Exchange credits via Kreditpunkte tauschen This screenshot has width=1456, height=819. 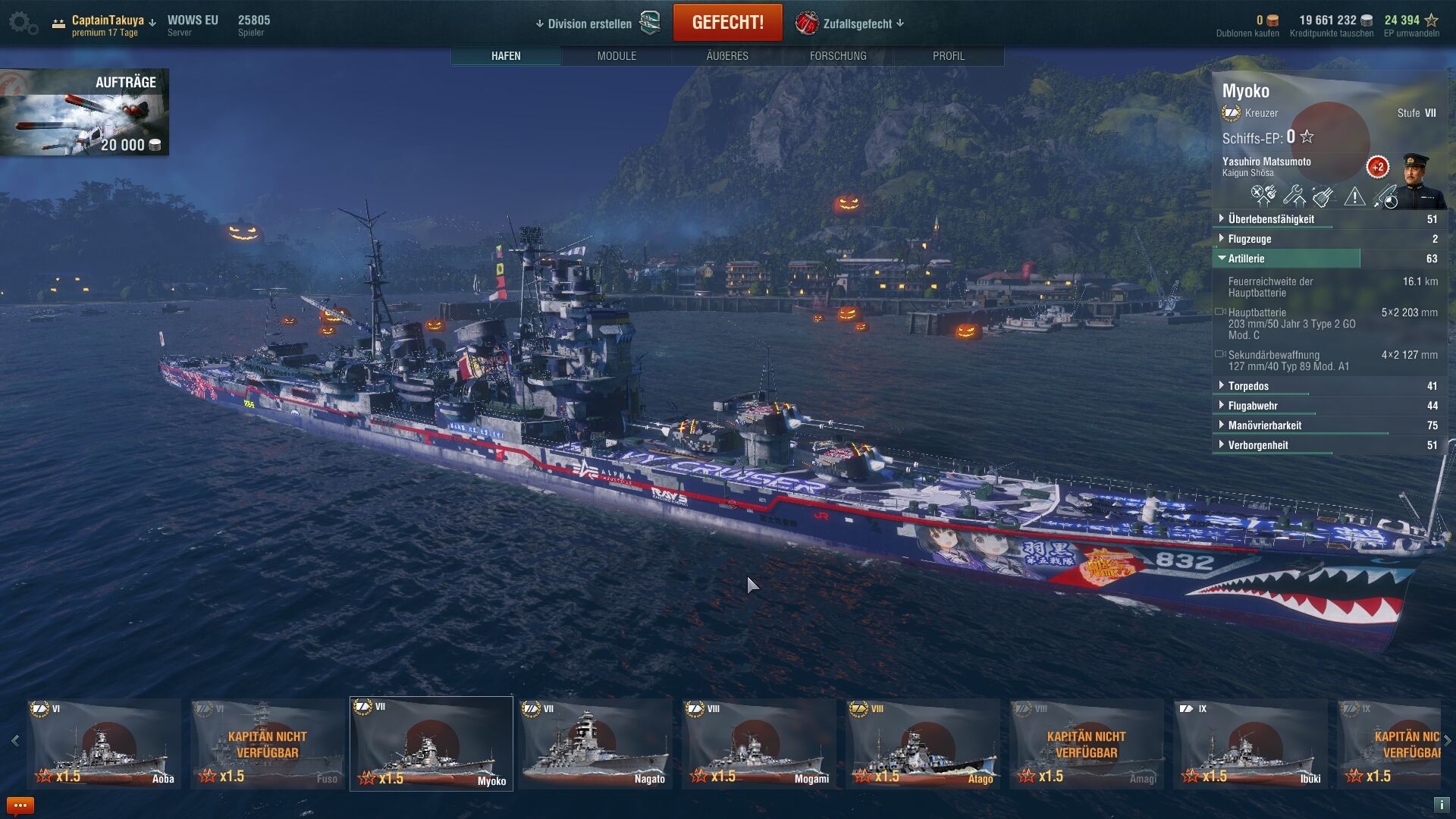pyautogui.click(x=1332, y=33)
